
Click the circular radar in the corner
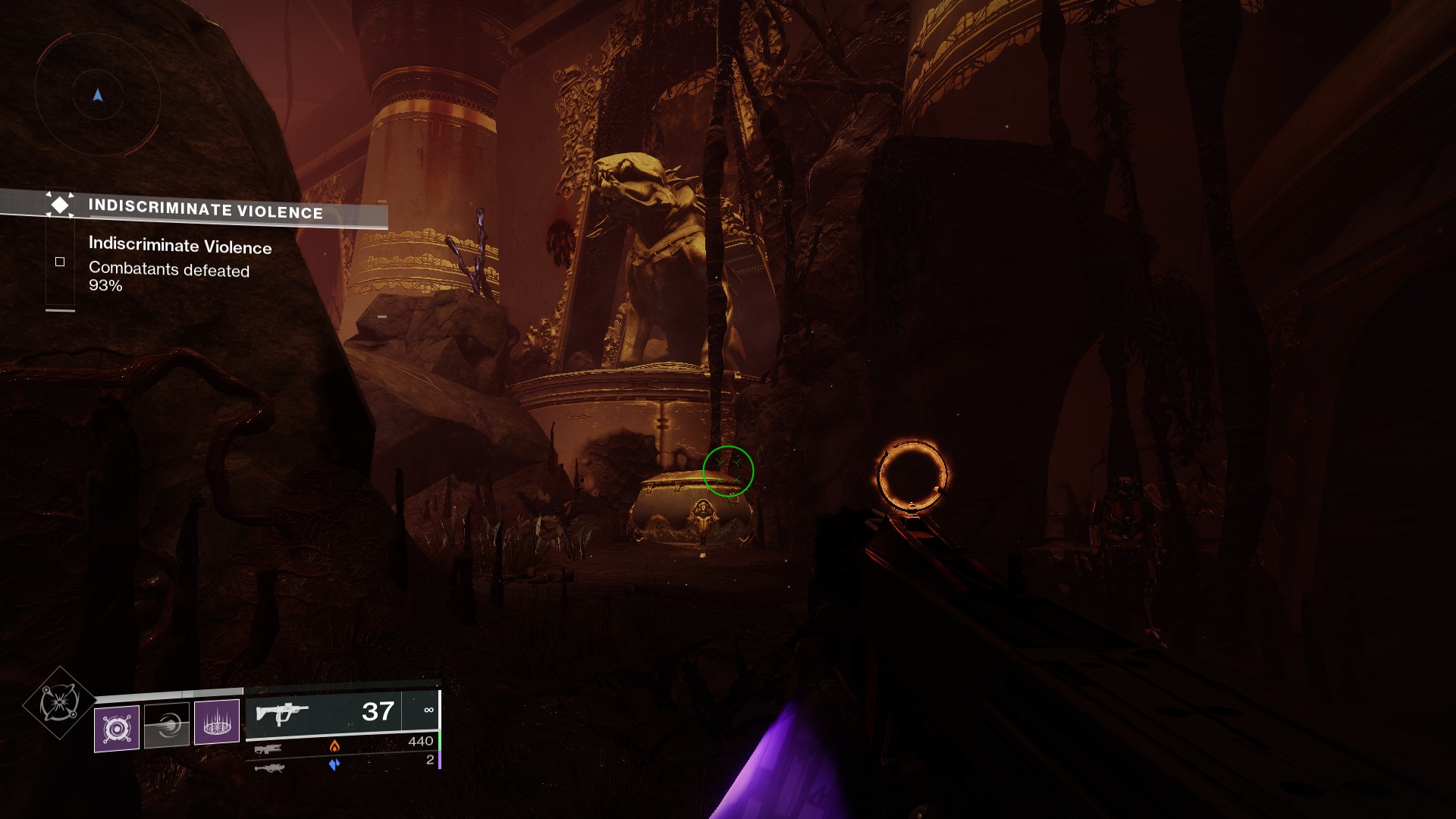[97, 95]
